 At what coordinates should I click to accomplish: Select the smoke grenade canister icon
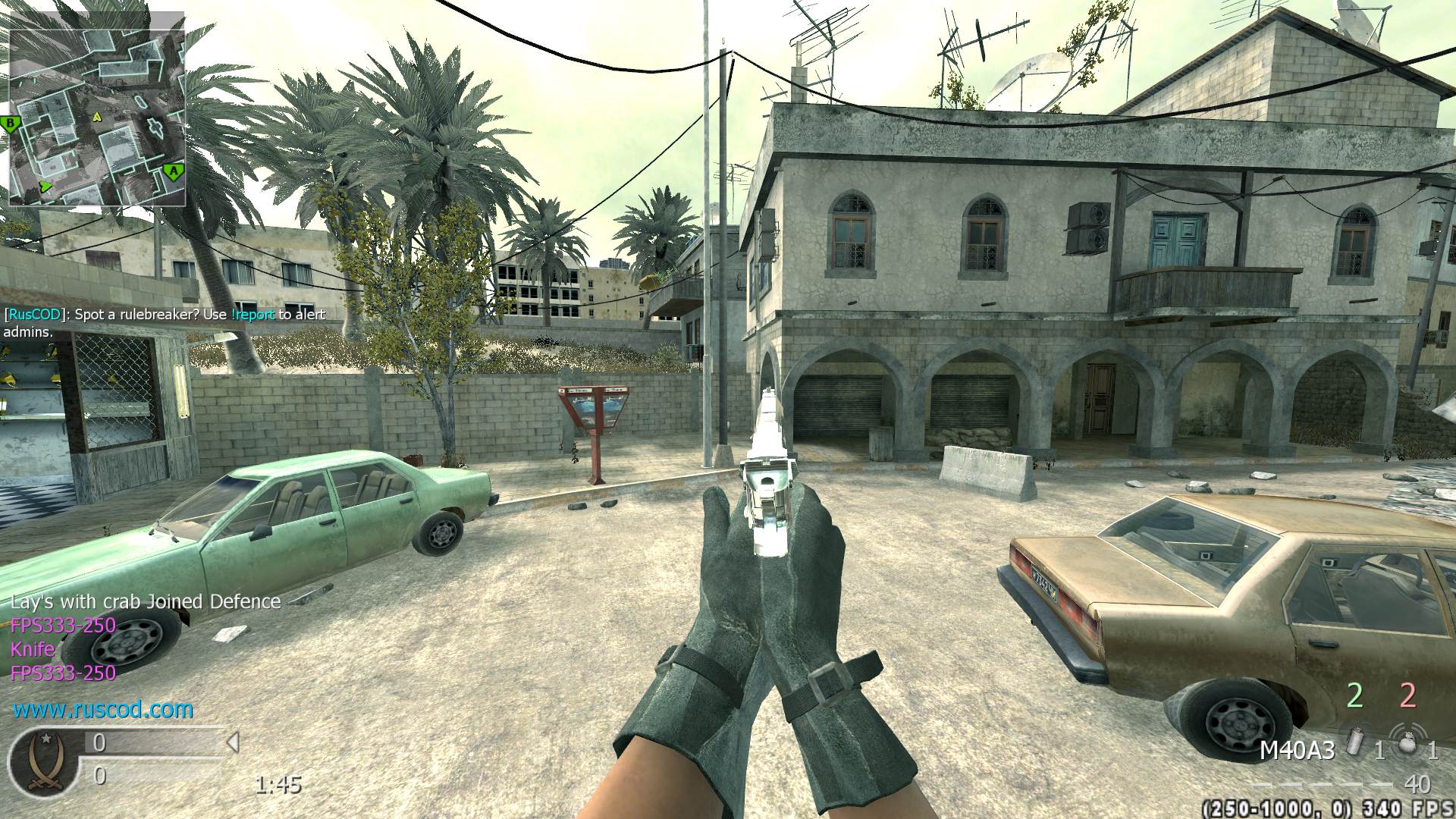pyautogui.click(x=1356, y=743)
